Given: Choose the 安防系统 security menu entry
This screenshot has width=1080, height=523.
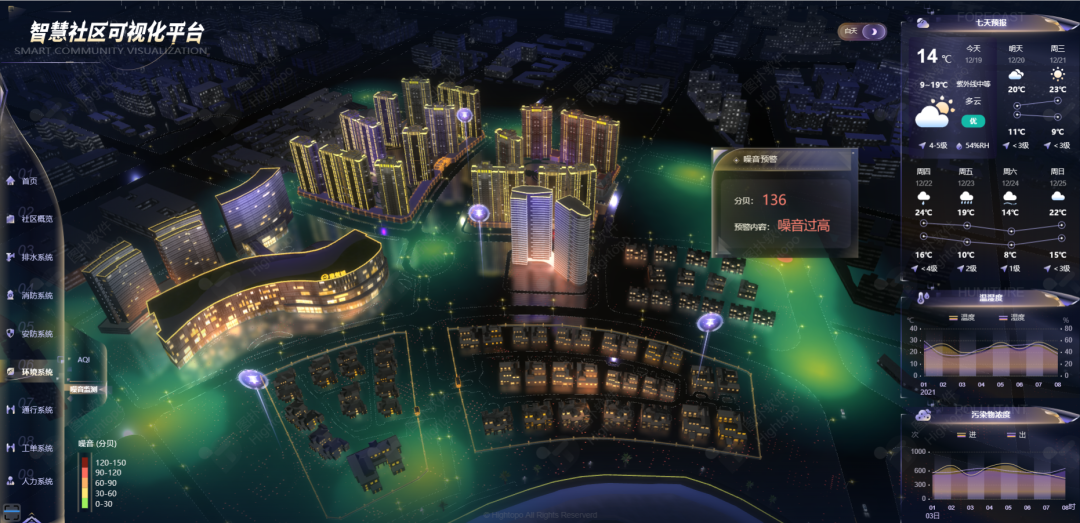Looking at the screenshot, I should pos(36,333).
